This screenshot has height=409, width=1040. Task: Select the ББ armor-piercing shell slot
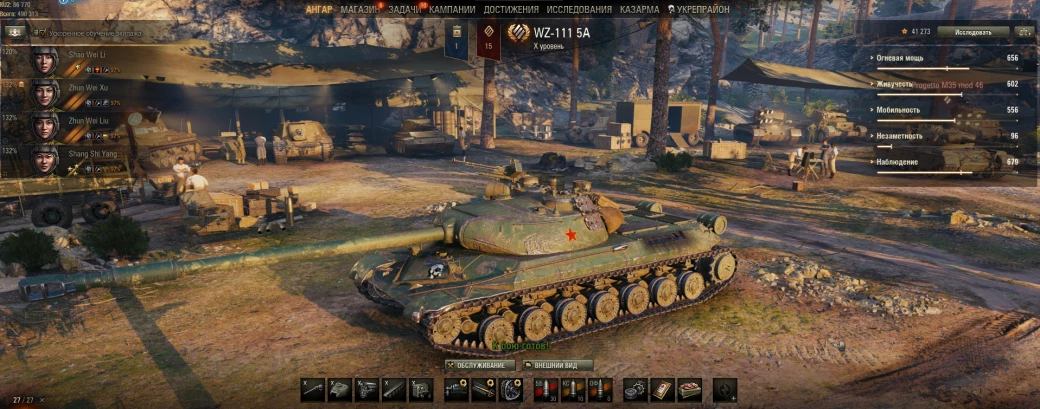click(541, 390)
